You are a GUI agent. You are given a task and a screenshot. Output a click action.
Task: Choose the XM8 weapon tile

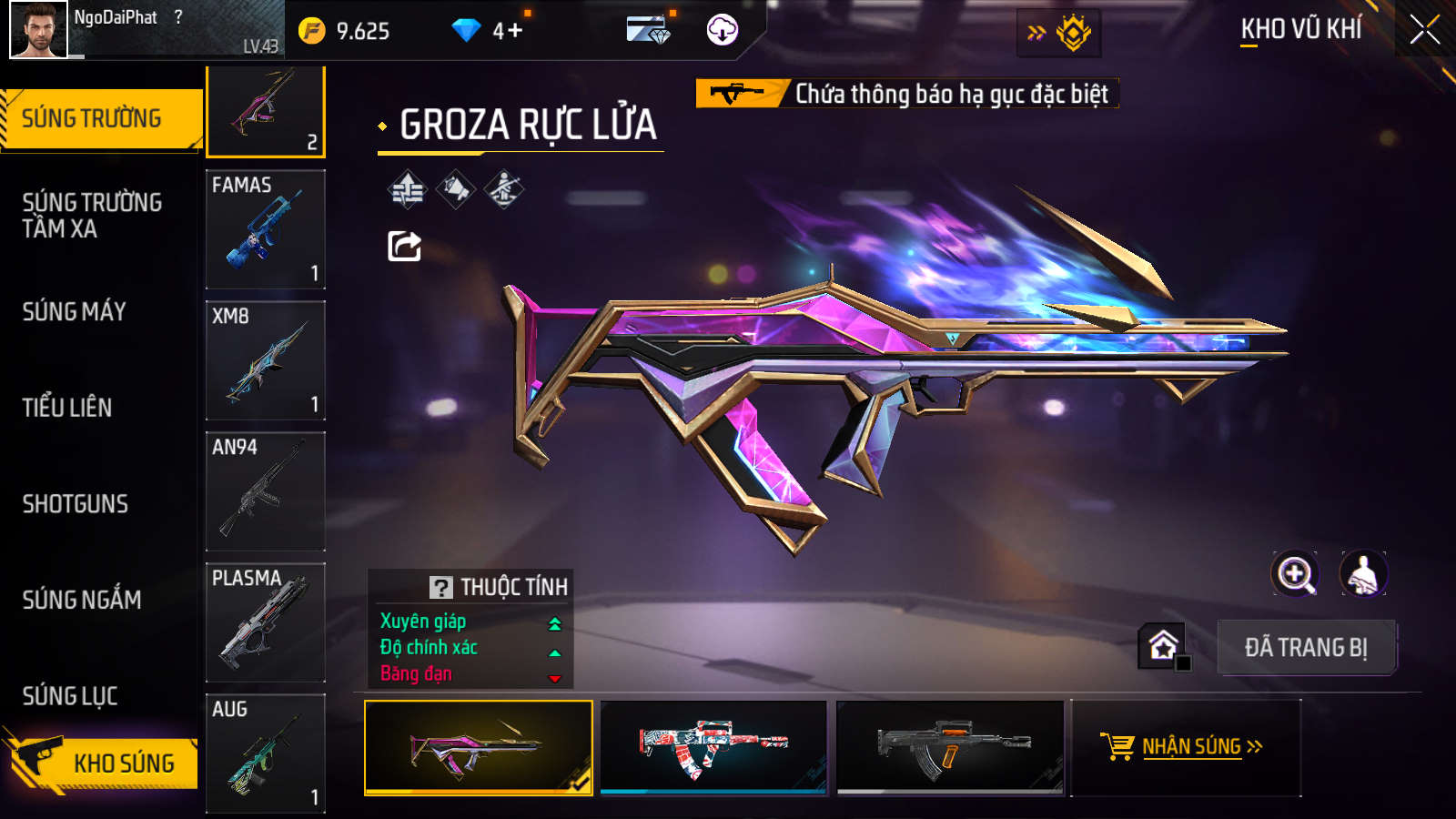pos(266,360)
